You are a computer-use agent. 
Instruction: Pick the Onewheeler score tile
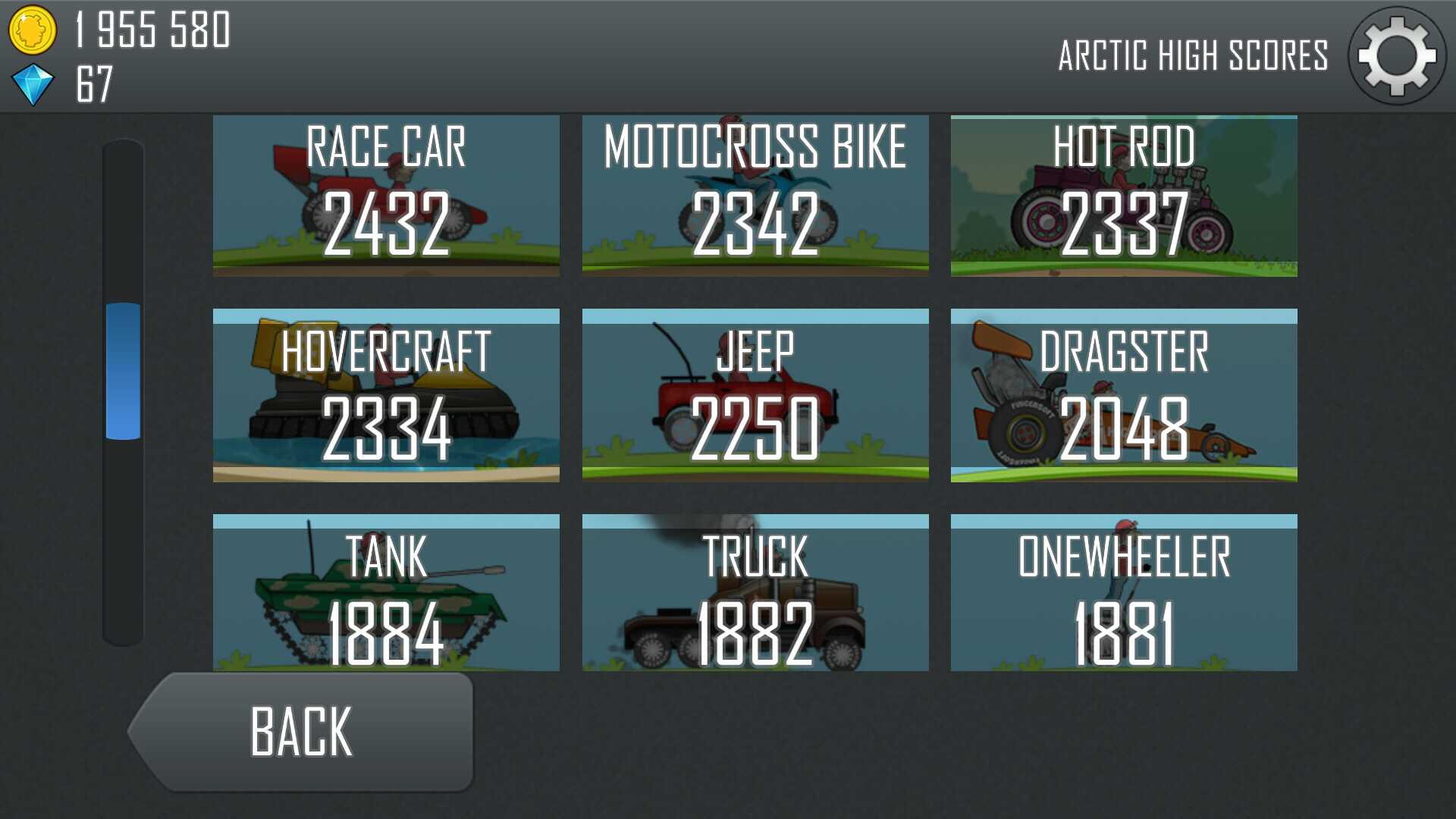[1124, 592]
